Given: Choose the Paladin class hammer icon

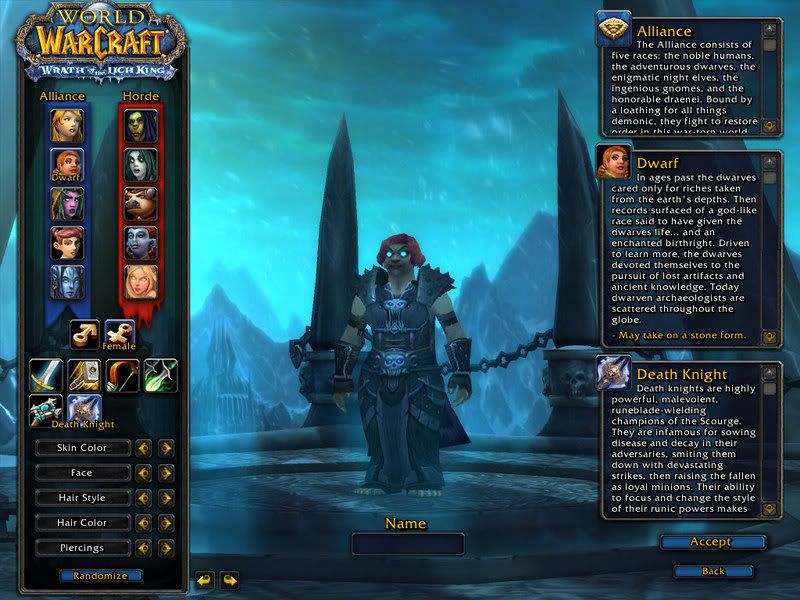Looking at the screenshot, I should click(x=84, y=375).
